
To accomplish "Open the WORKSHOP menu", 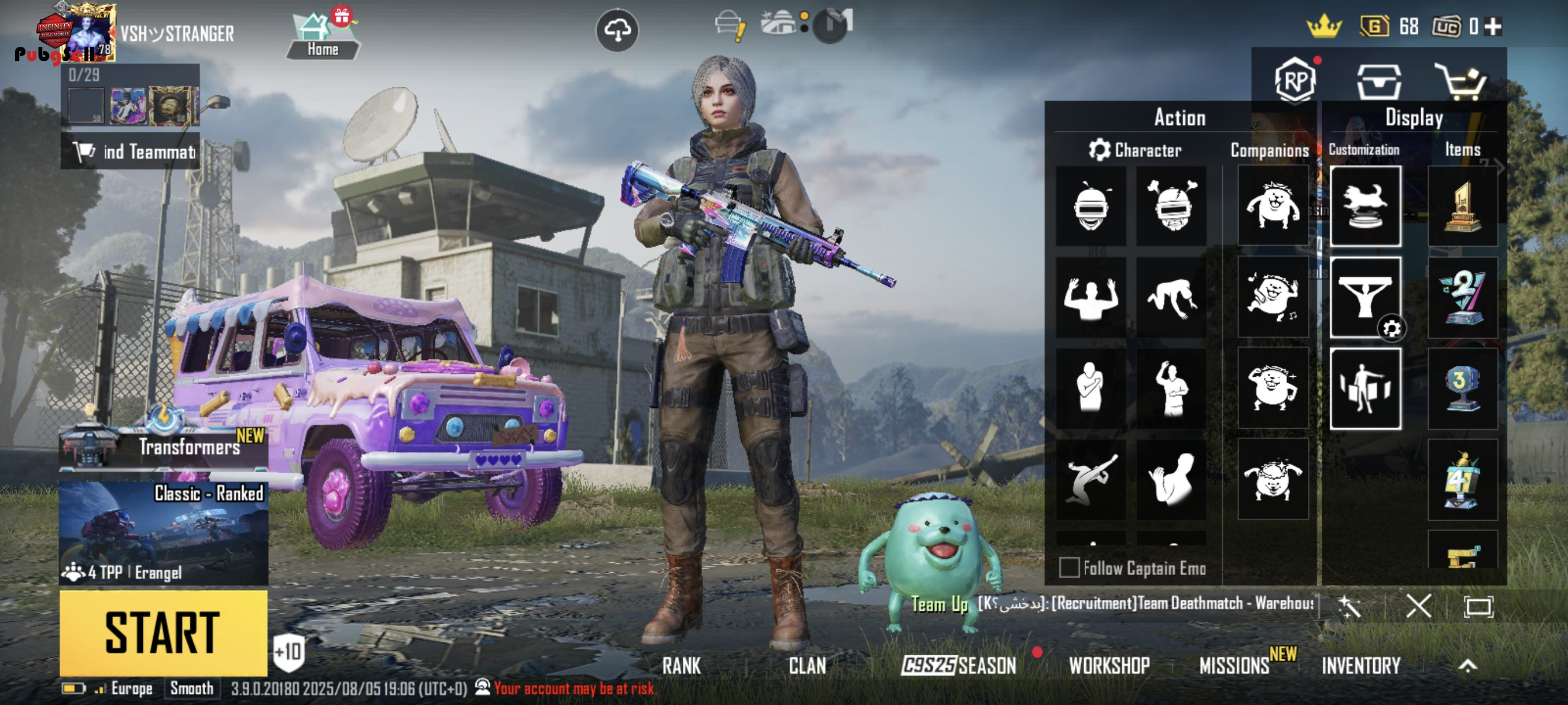I will pyautogui.click(x=1109, y=666).
